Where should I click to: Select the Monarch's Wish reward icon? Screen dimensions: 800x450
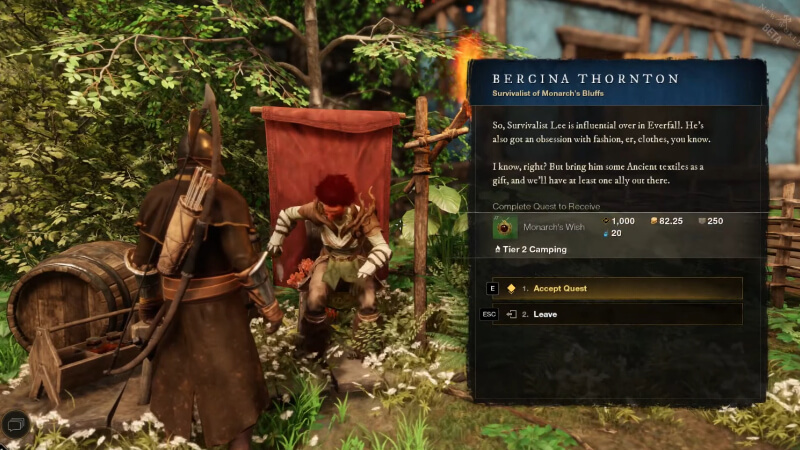tap(505, 227)
